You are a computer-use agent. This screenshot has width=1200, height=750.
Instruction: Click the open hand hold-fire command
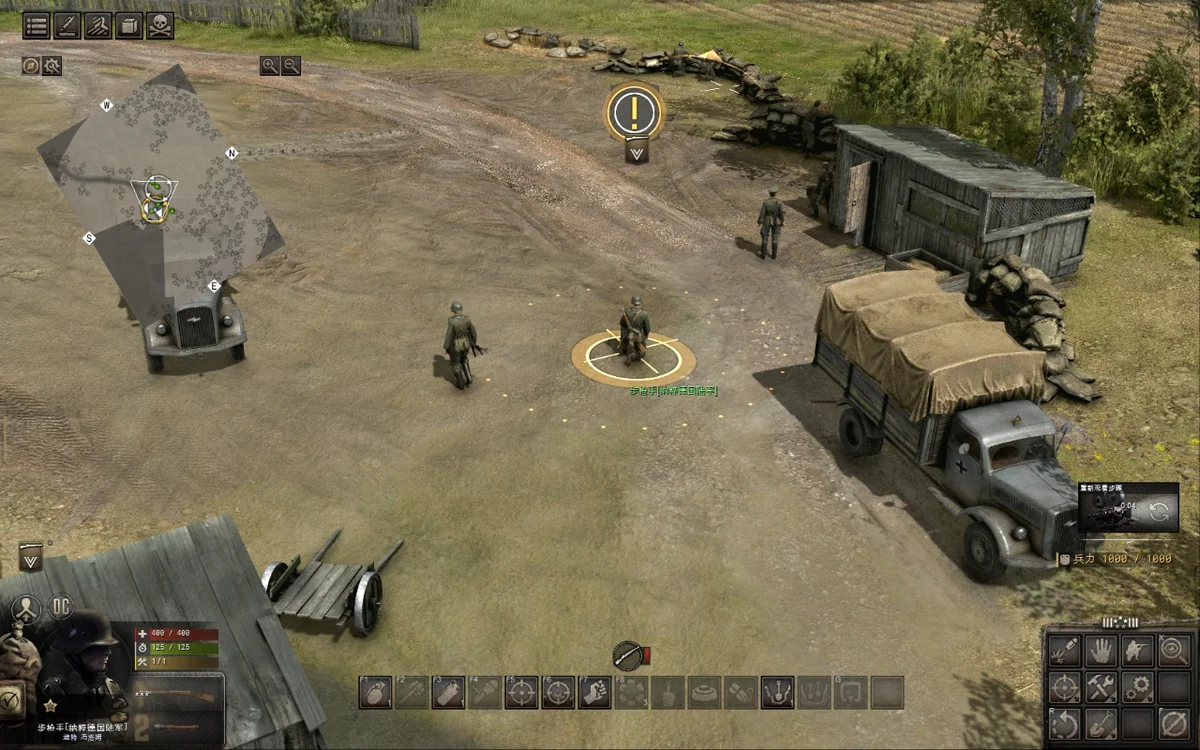pyautogui.click(x=1101, y=650)
